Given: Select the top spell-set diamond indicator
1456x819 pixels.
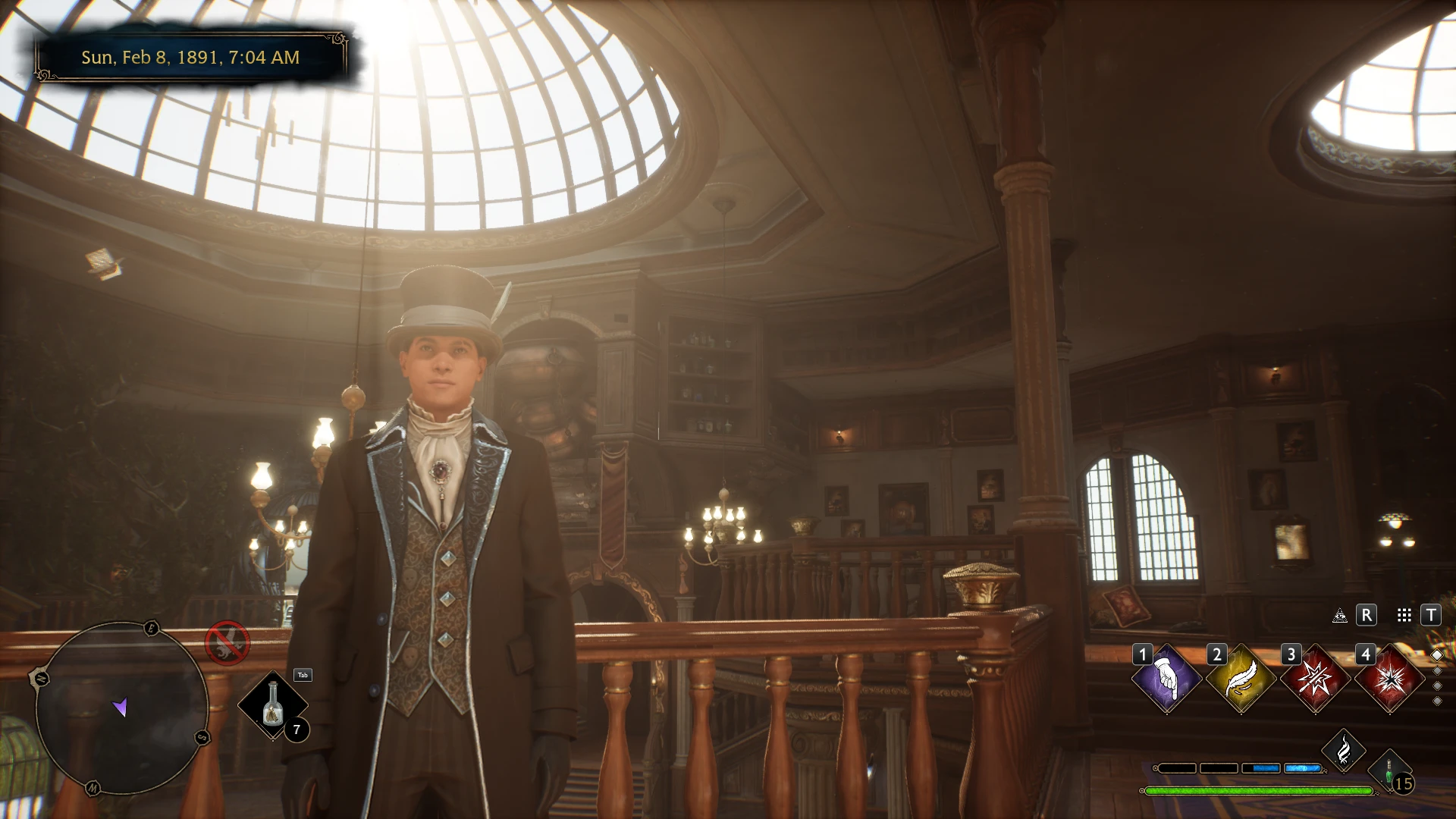Looking at the screenshot, I should (1436, 655).
